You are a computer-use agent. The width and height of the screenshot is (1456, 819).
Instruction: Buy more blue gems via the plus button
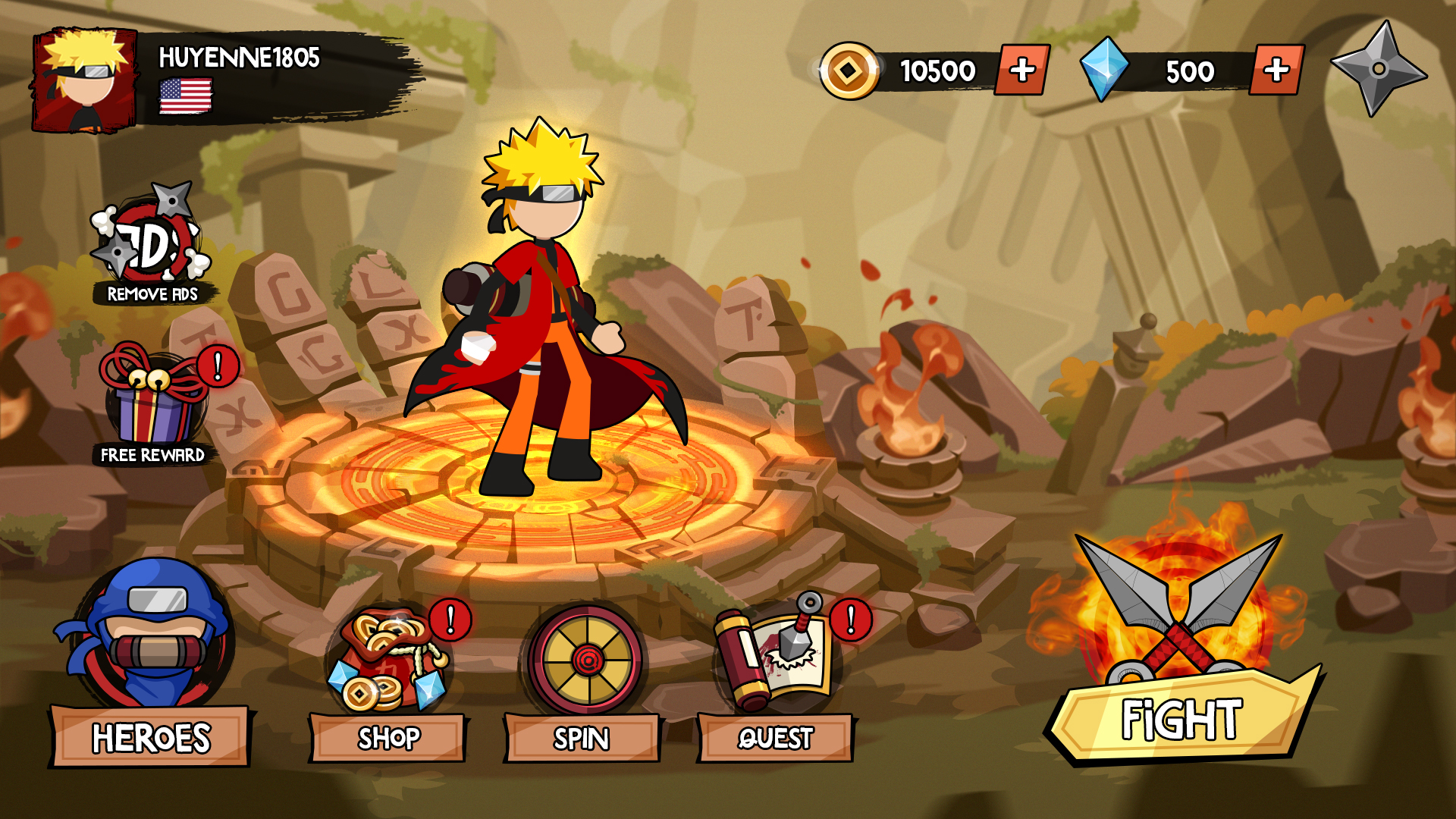pyautogui.click(x=1276, y=71)
